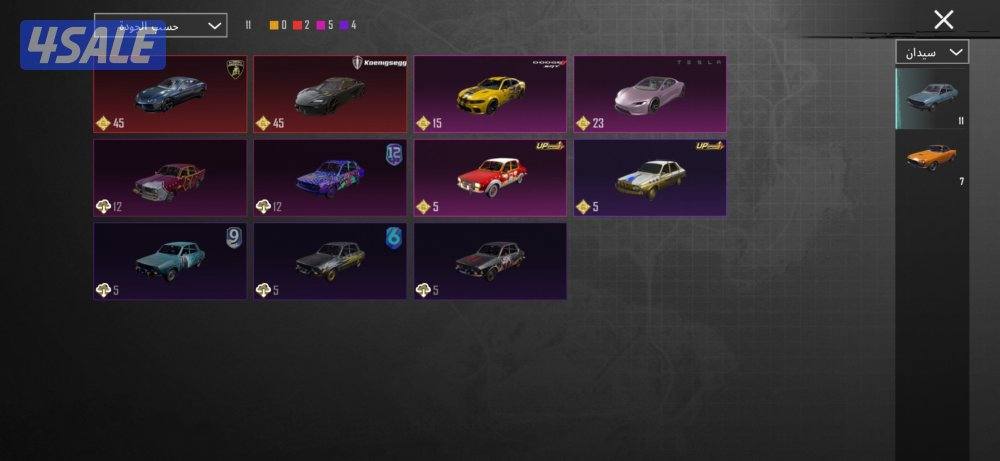Pick the red and white rally sedan skin
Viewport: 1000px width, 461px height.
tap(490, 178)
